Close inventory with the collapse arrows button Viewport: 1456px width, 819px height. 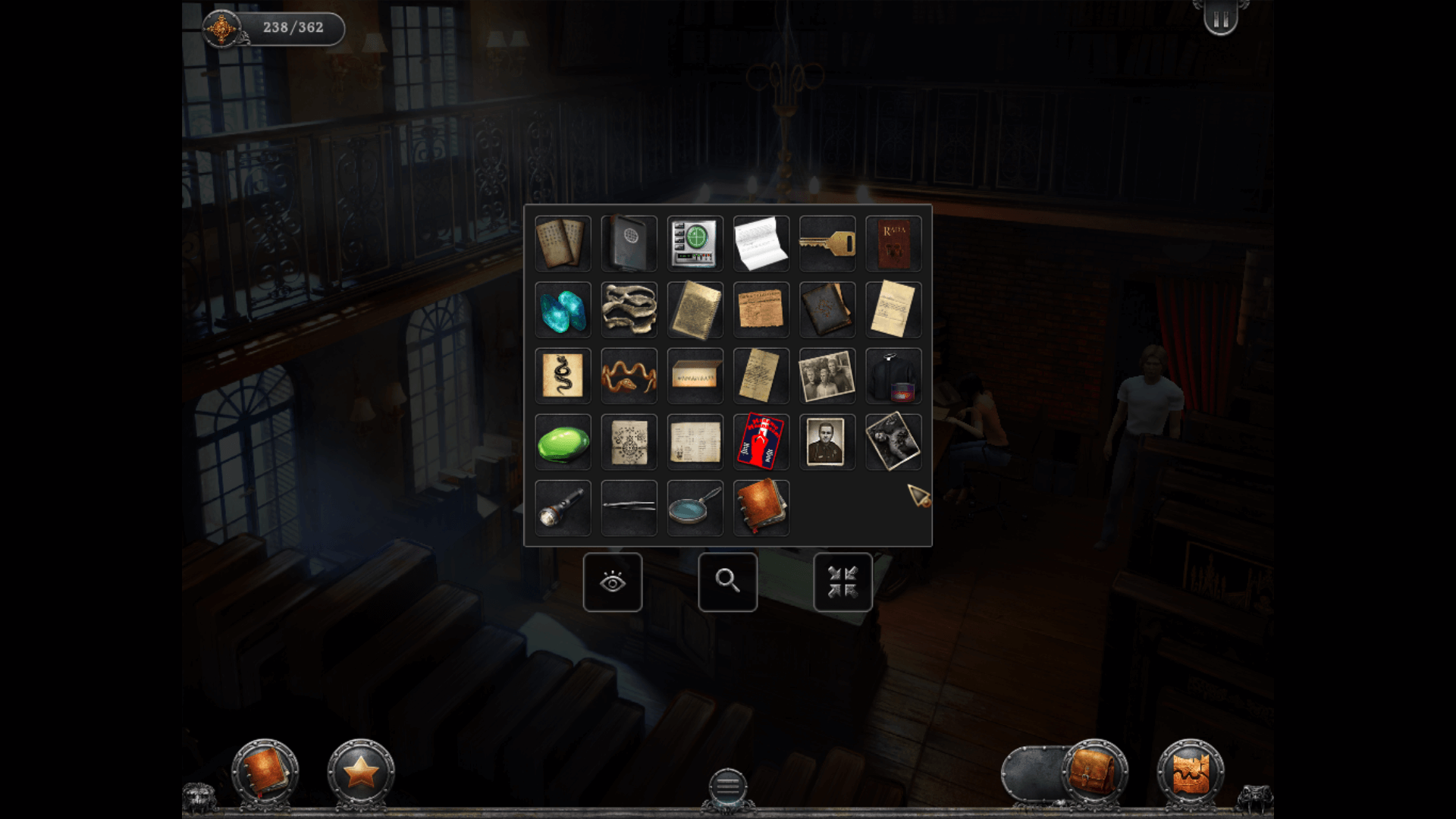tap(843, 582)
